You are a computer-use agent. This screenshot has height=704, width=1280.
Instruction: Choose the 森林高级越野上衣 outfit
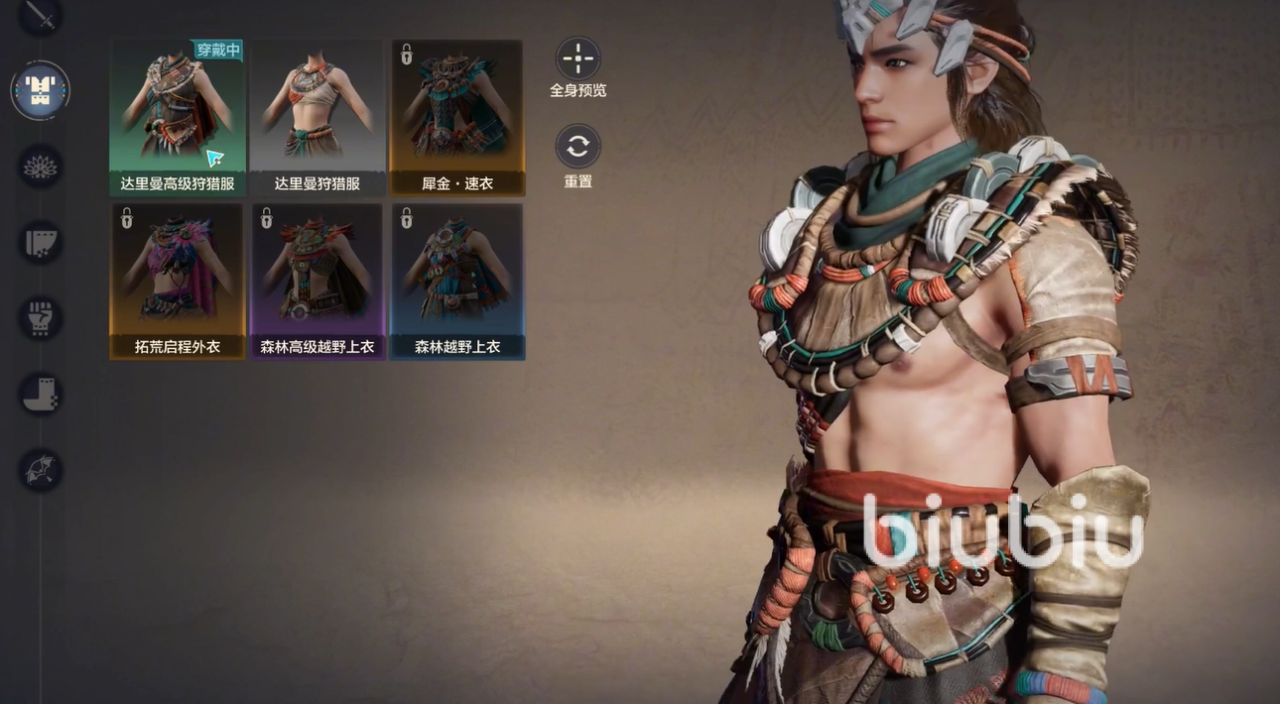(317, 281)
